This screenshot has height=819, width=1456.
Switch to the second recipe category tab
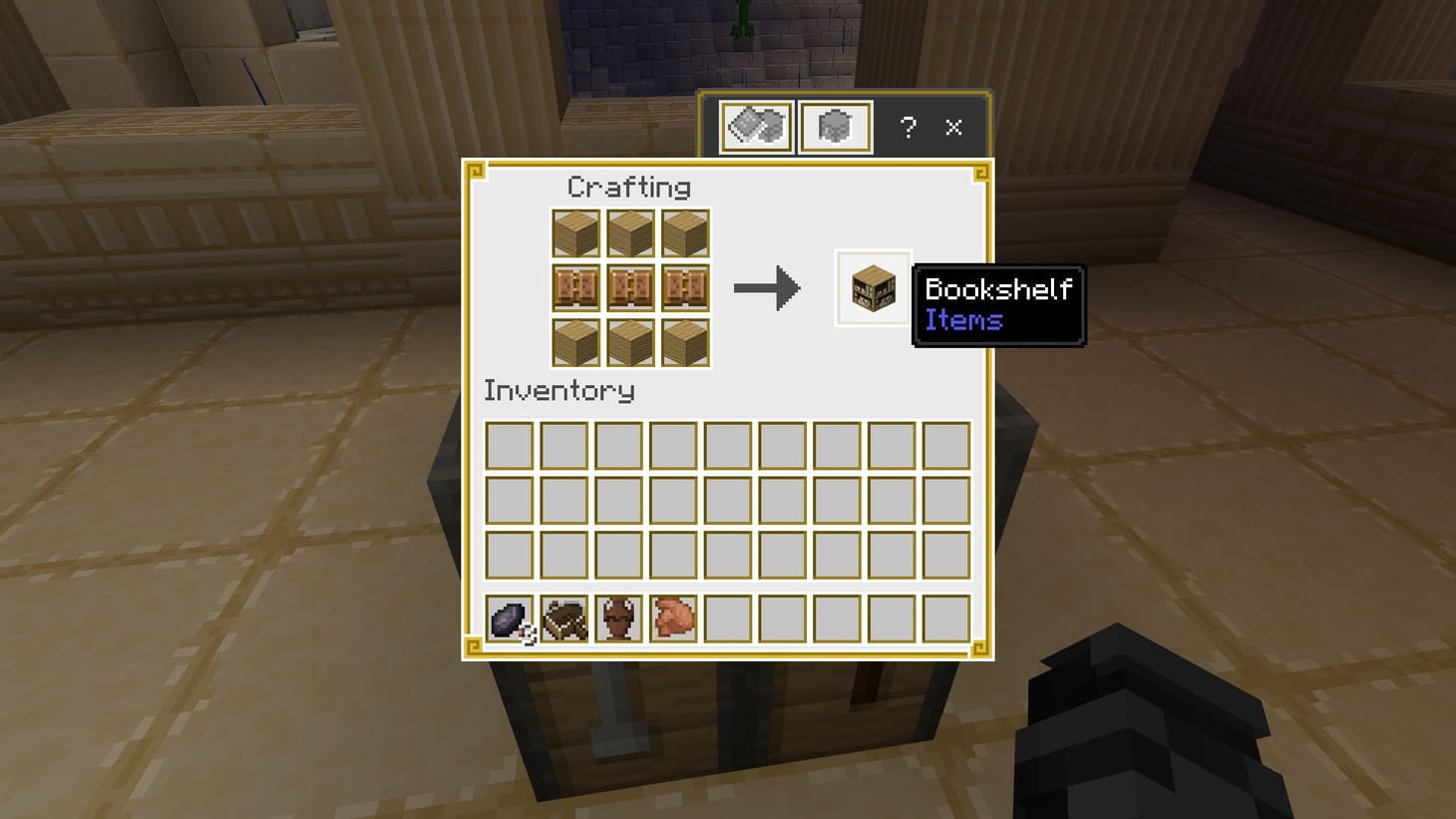834,126
